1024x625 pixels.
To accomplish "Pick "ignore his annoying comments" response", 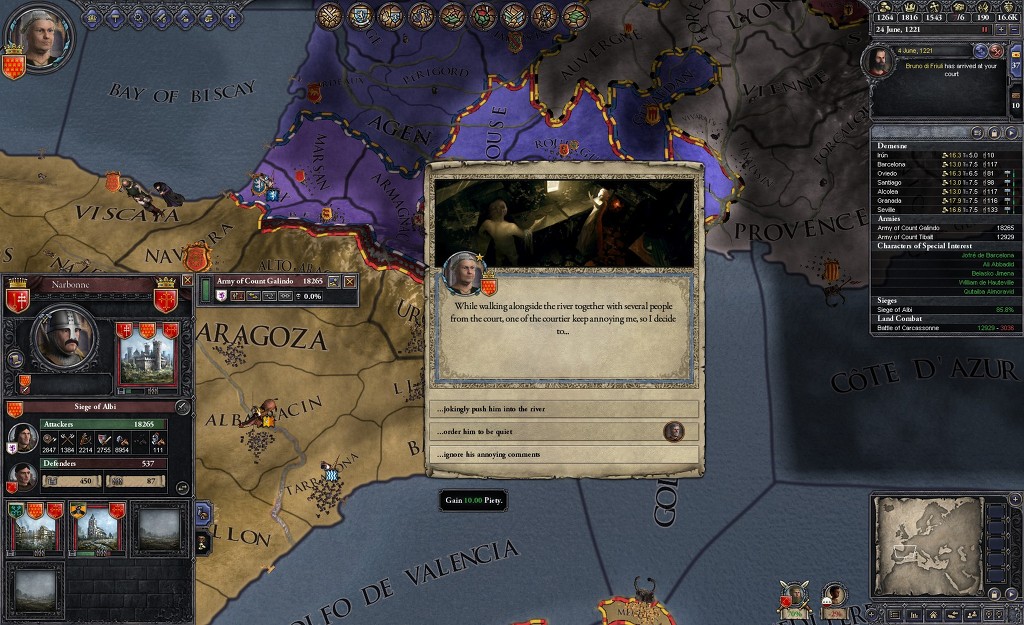I will click(x=565, y=455).
